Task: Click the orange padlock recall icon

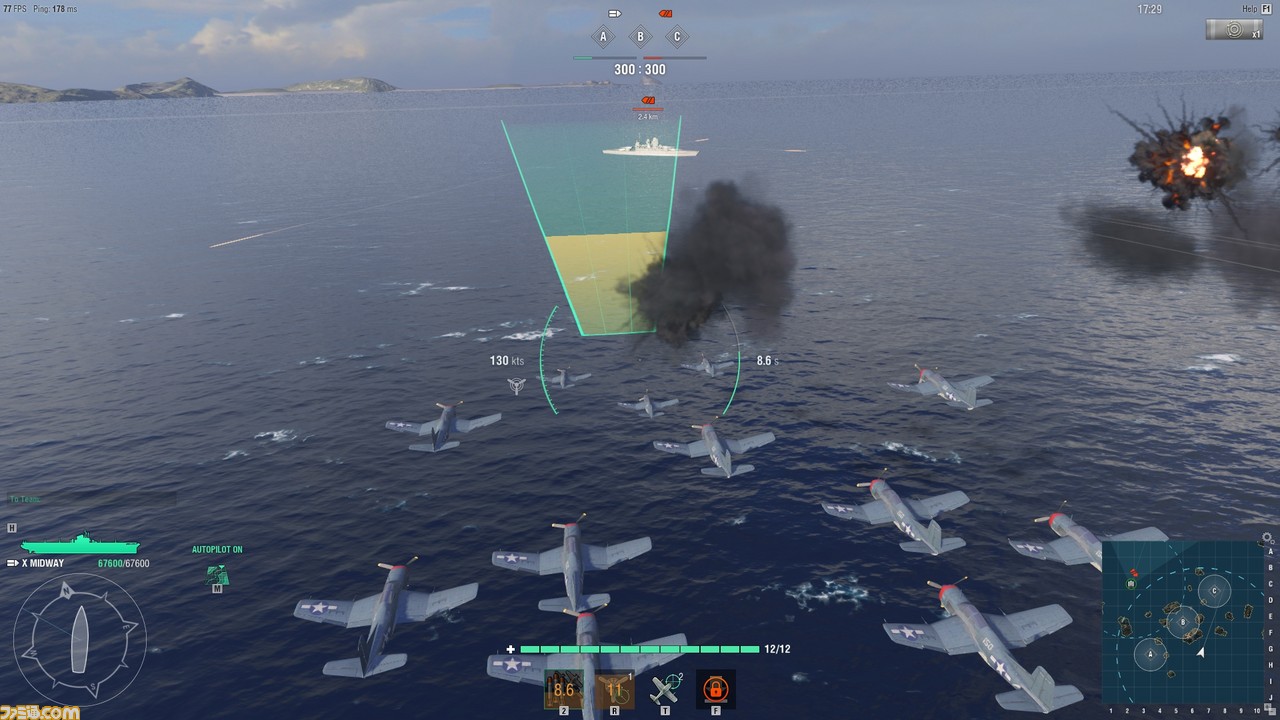Action: (715, 689)
